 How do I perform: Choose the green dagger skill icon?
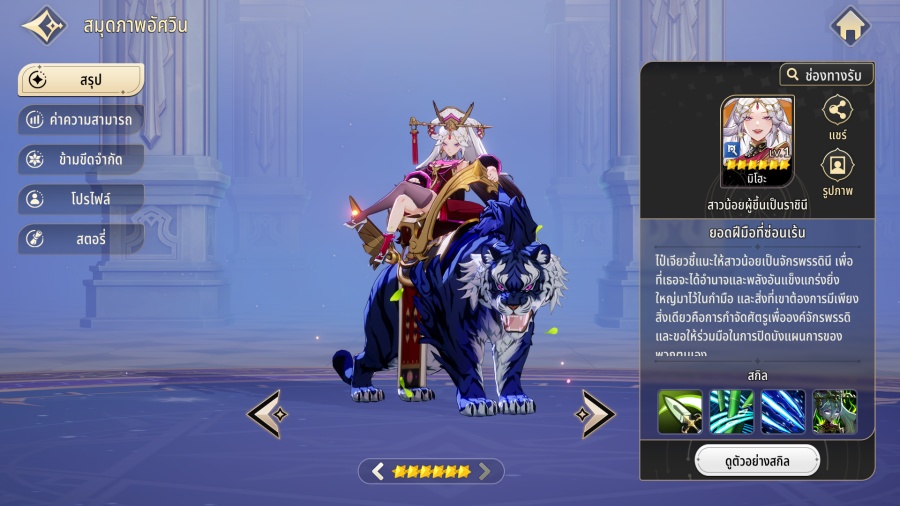tap(679, 412)
